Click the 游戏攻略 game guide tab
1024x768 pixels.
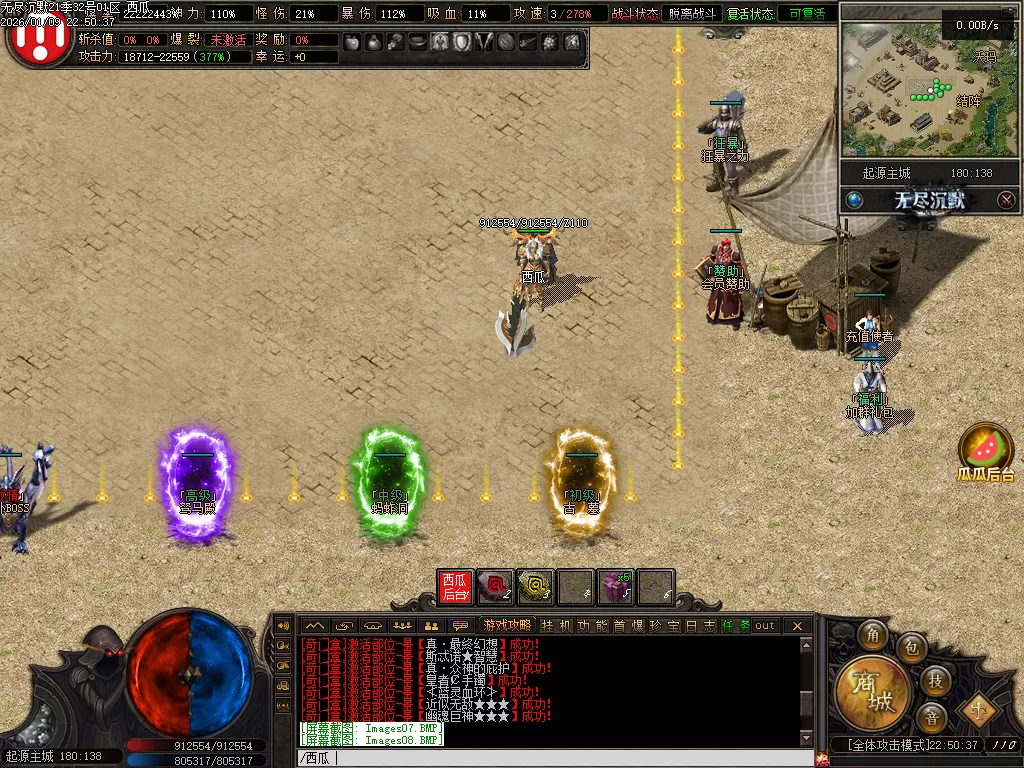507,625
